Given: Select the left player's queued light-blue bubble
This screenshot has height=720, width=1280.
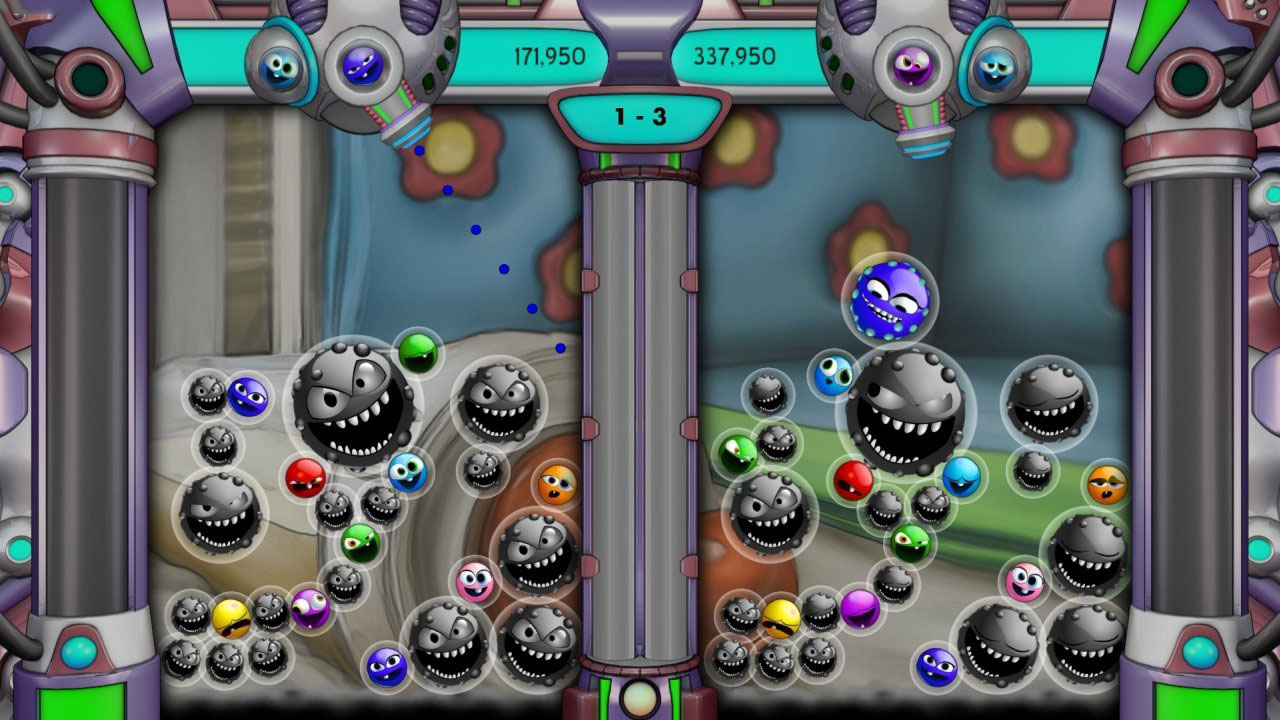Looking at the screenshot, I should [x=280, y=68].
